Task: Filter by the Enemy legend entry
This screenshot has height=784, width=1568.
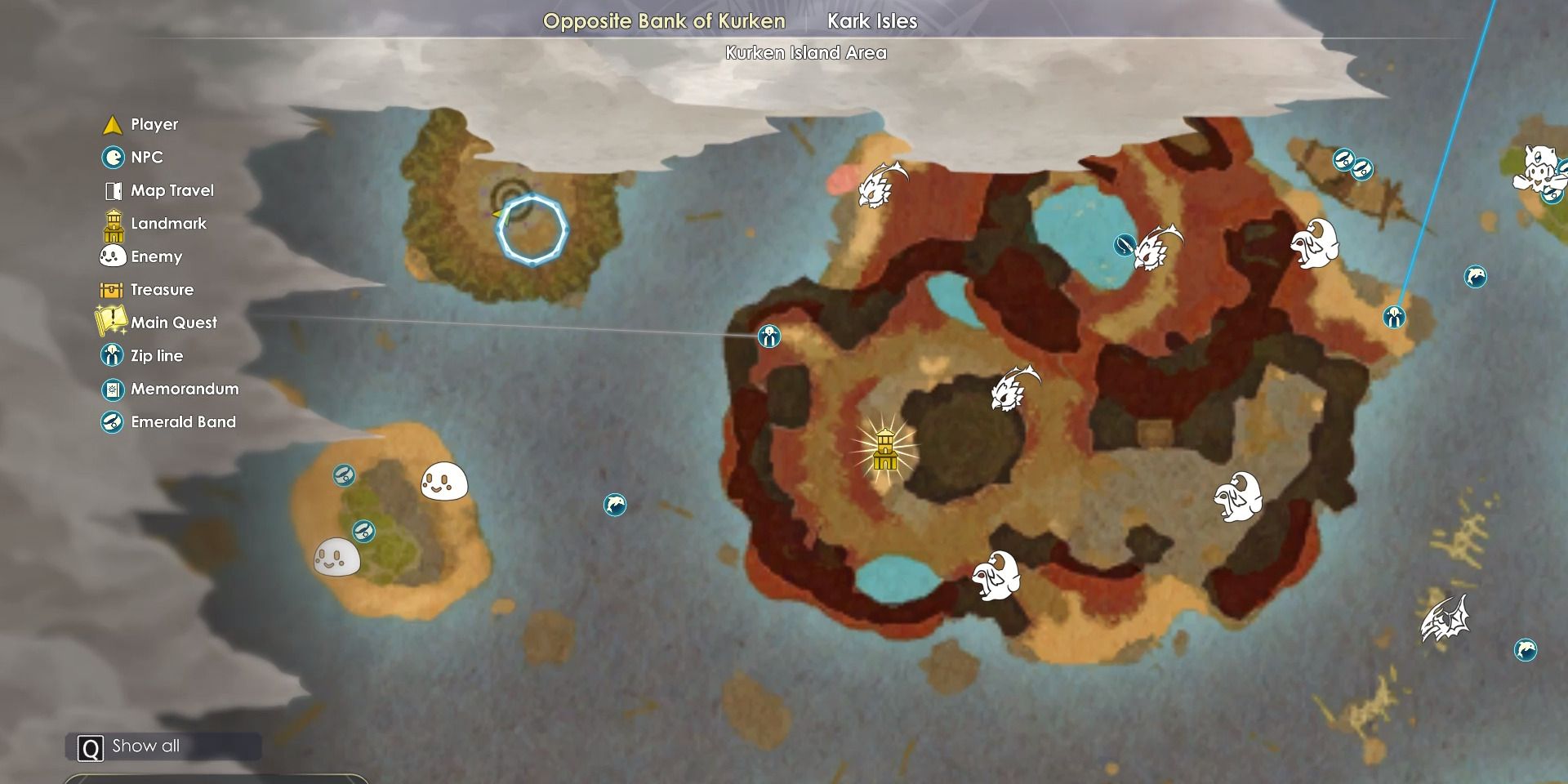Action: tap(156, 257)
